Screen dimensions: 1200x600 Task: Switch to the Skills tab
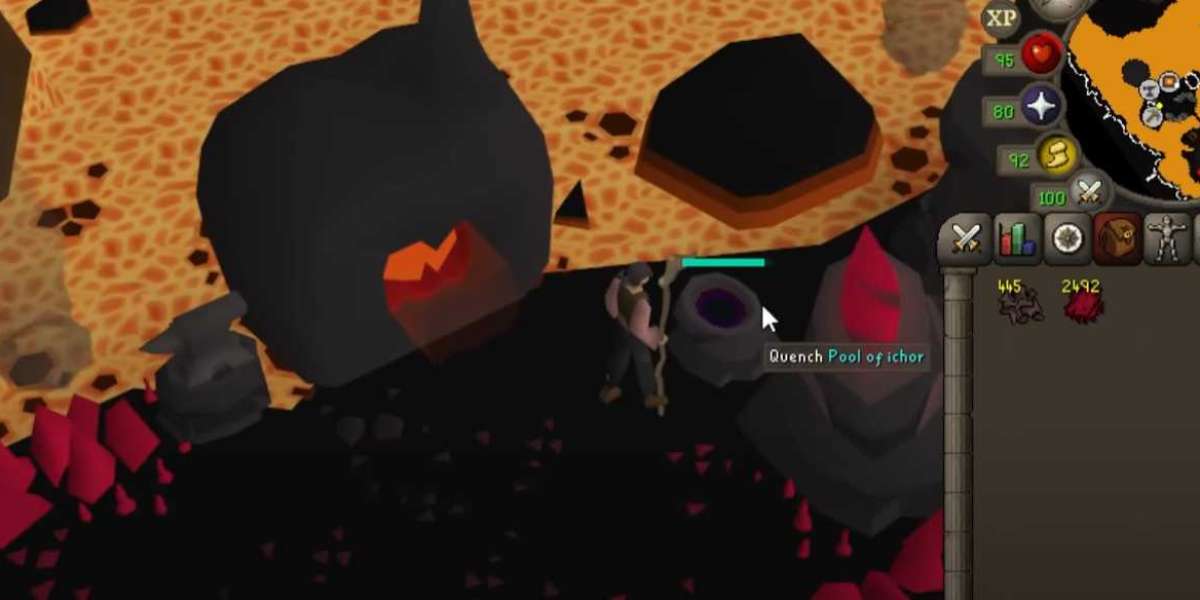pos(1017,239)
